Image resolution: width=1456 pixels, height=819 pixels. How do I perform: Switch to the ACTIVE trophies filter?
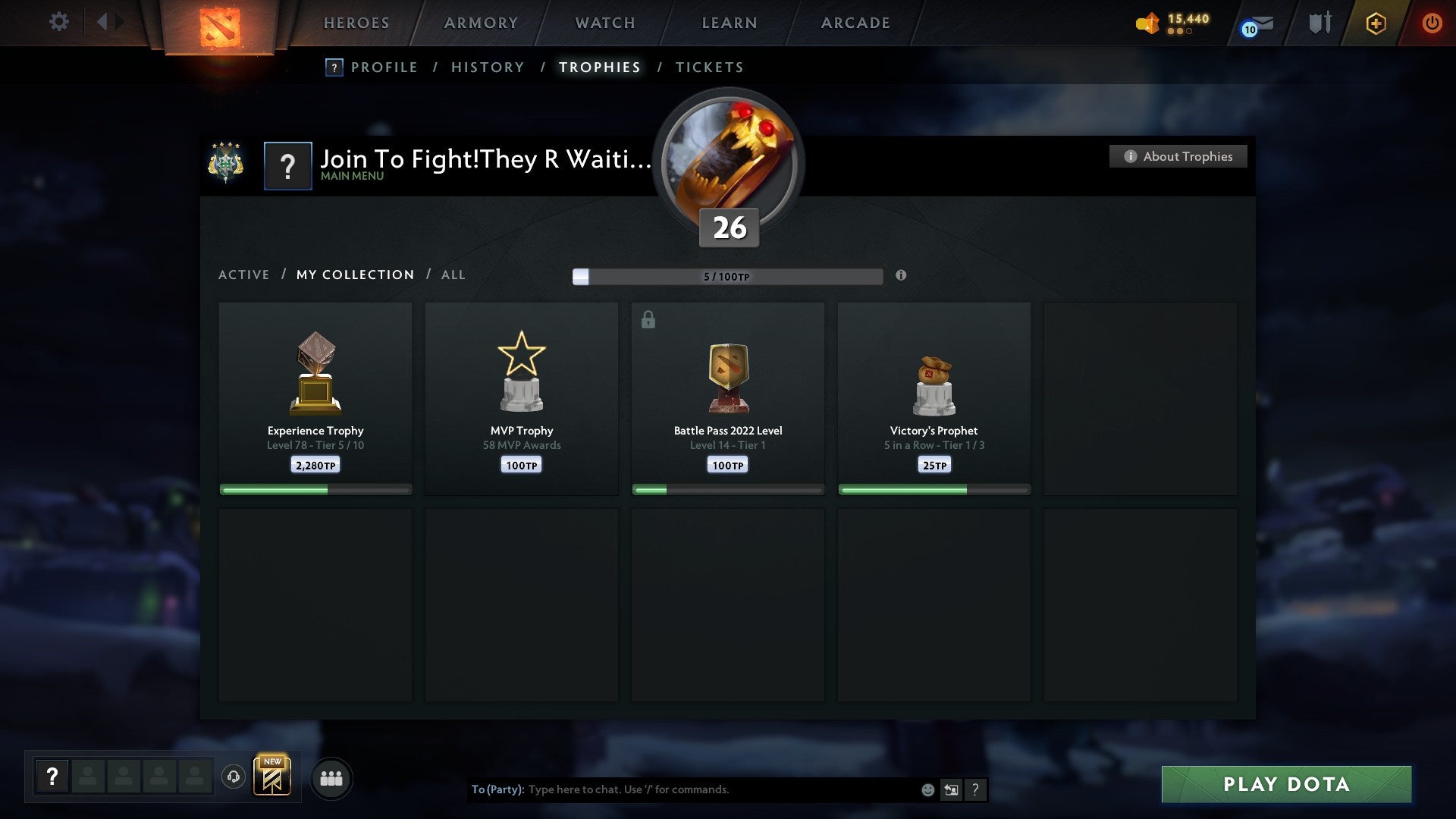pos(244,275)
